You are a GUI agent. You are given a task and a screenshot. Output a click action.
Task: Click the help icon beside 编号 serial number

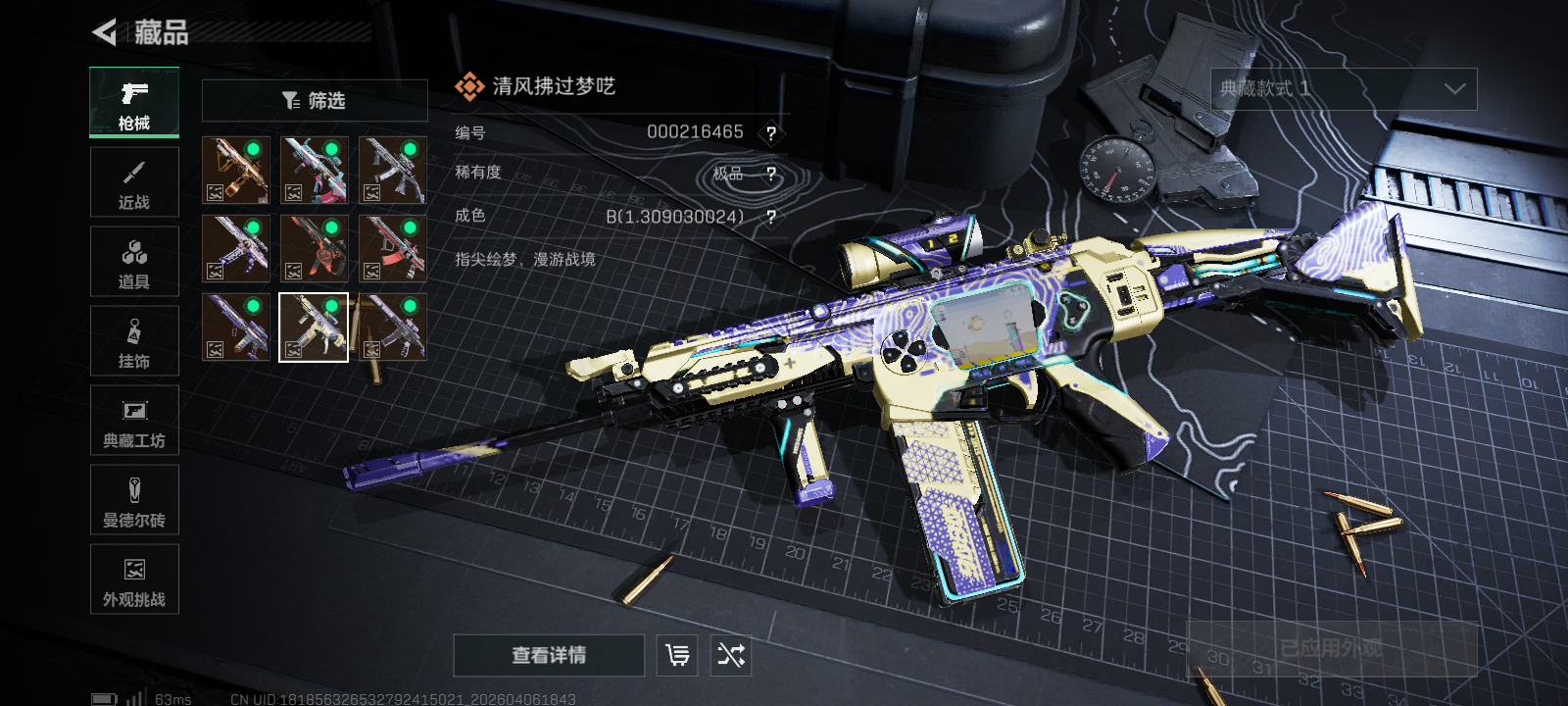(771, 133)
